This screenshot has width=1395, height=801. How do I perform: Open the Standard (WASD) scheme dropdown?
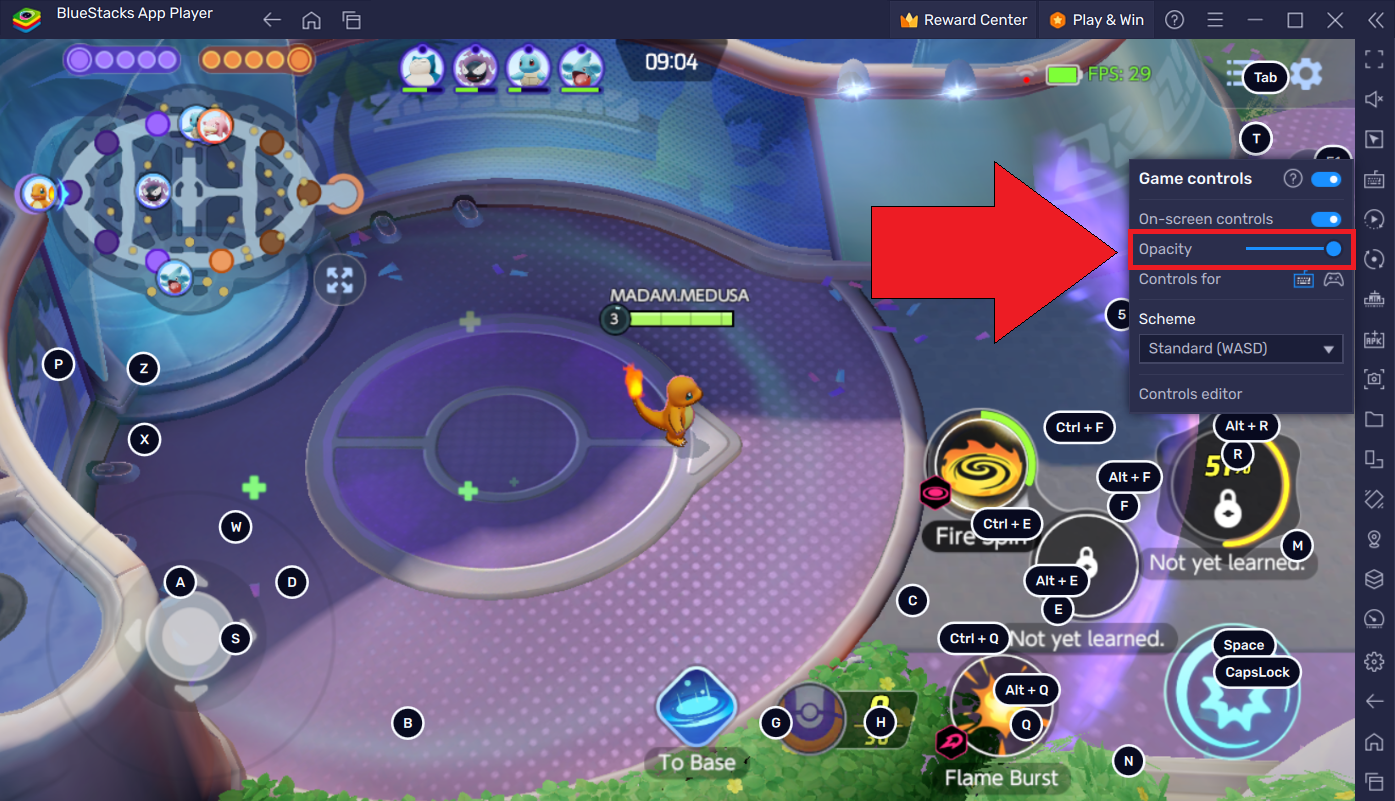coord(1240,348)
